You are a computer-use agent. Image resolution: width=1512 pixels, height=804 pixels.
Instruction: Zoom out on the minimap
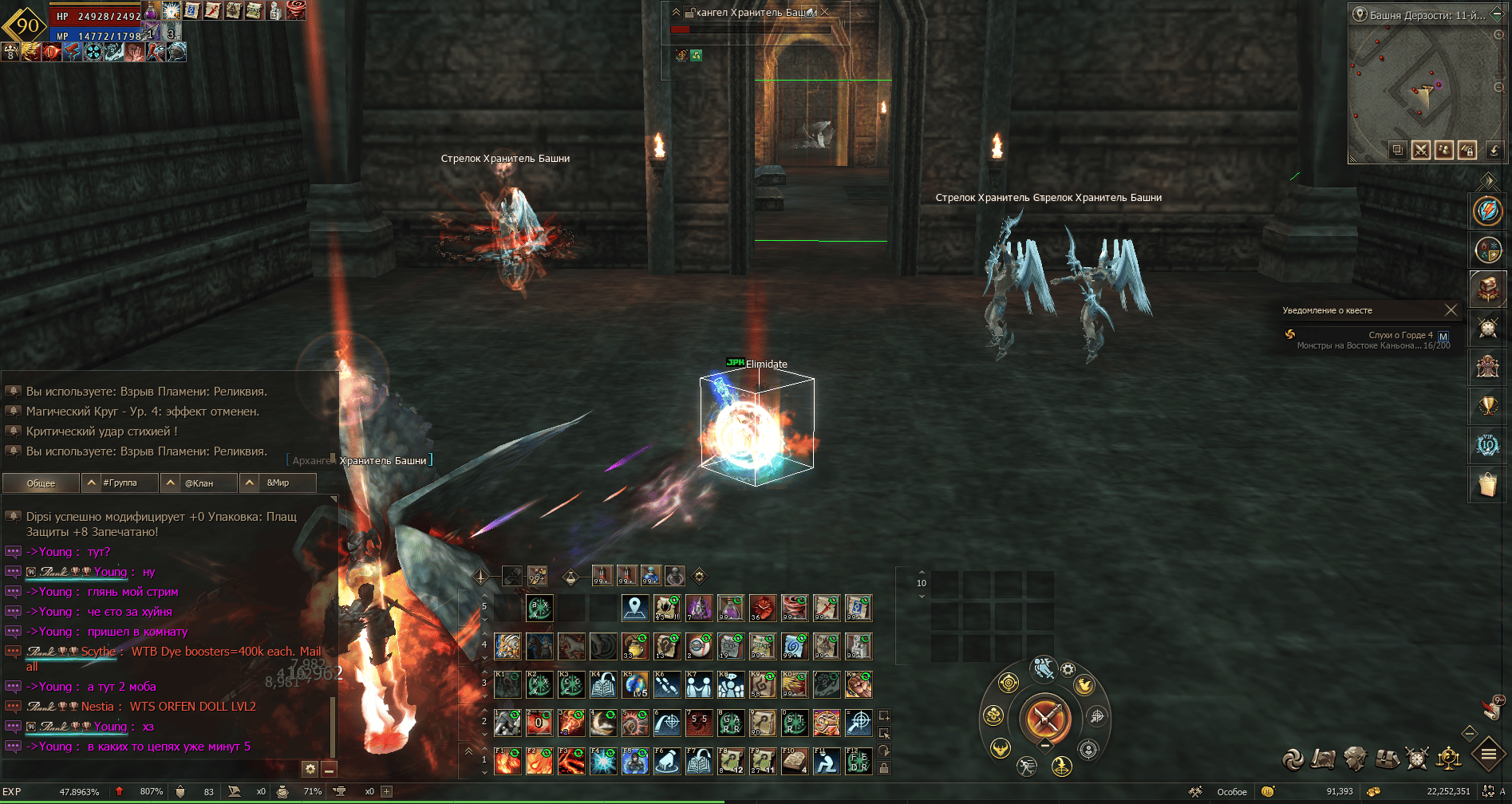(x=1498, y=87)
